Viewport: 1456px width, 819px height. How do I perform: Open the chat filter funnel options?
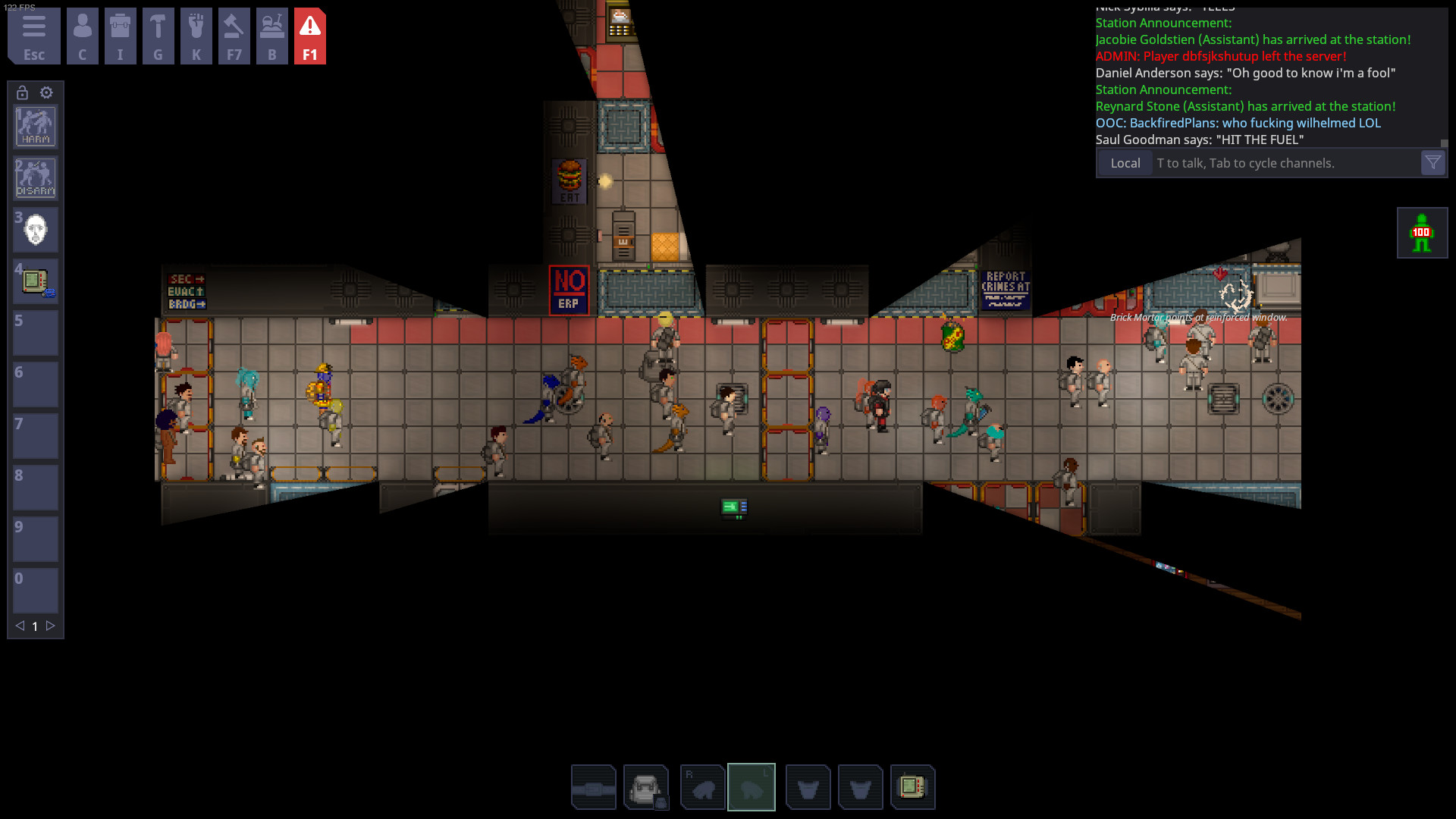tap(1432, 162)
